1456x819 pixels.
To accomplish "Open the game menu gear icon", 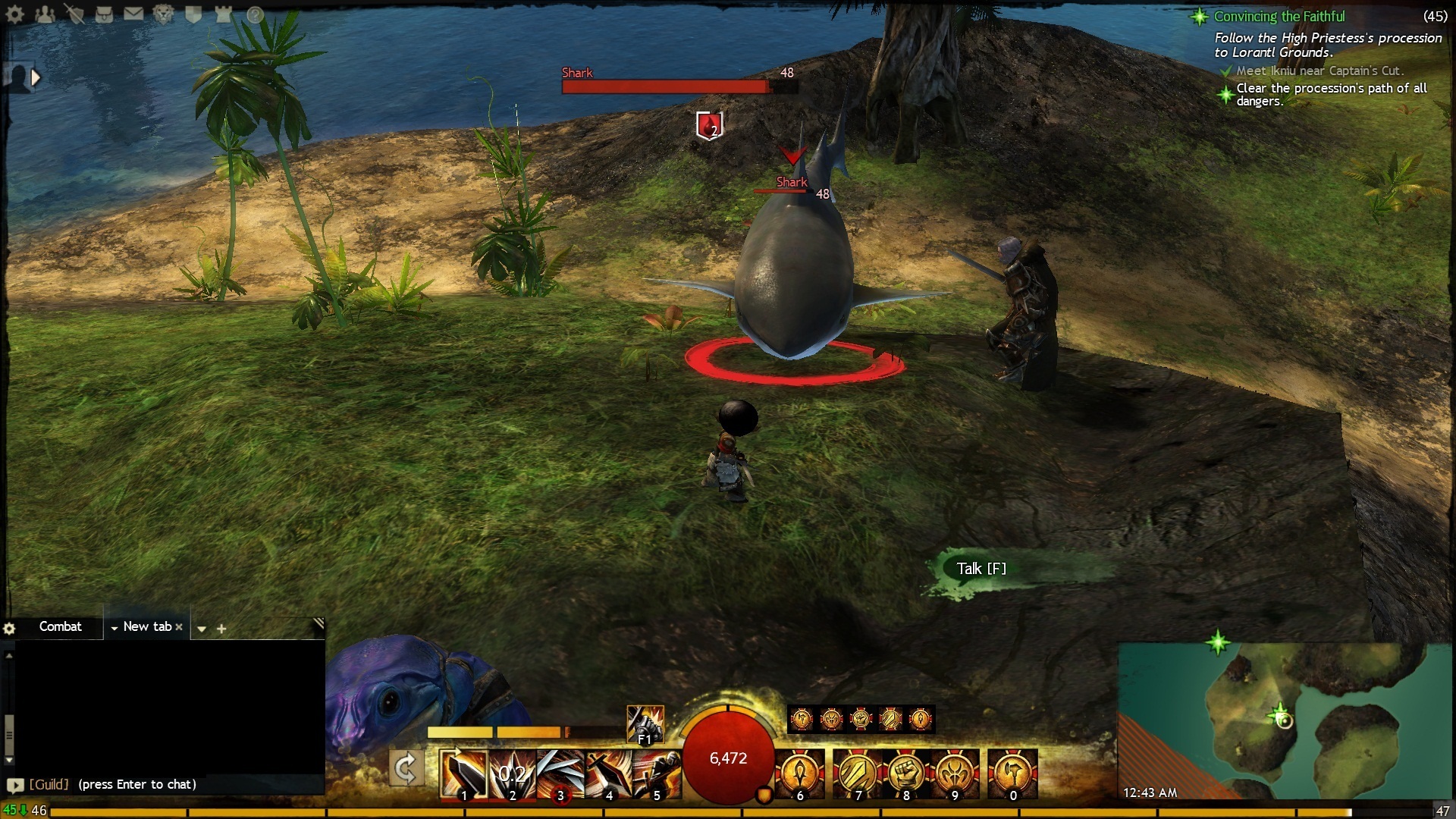I will point(15,14).
